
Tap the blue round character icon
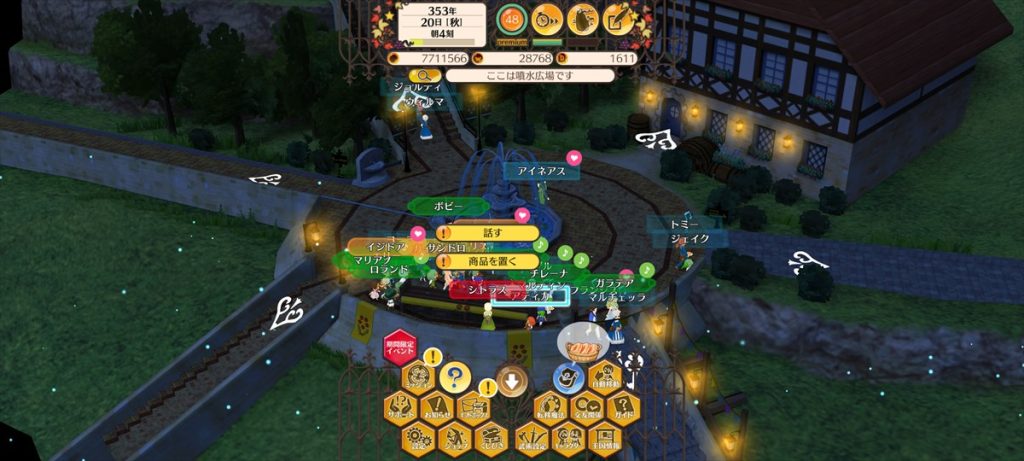[569, 378]
